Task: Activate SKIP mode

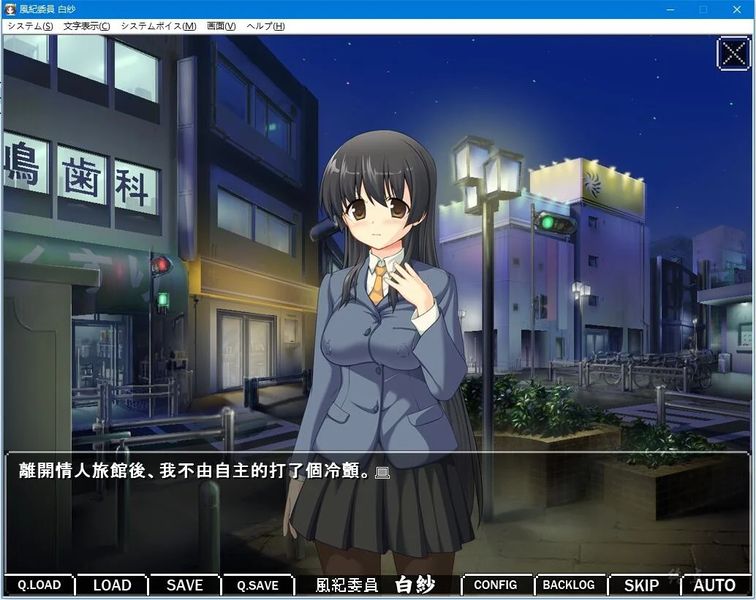Action: [x=641, y=586]
